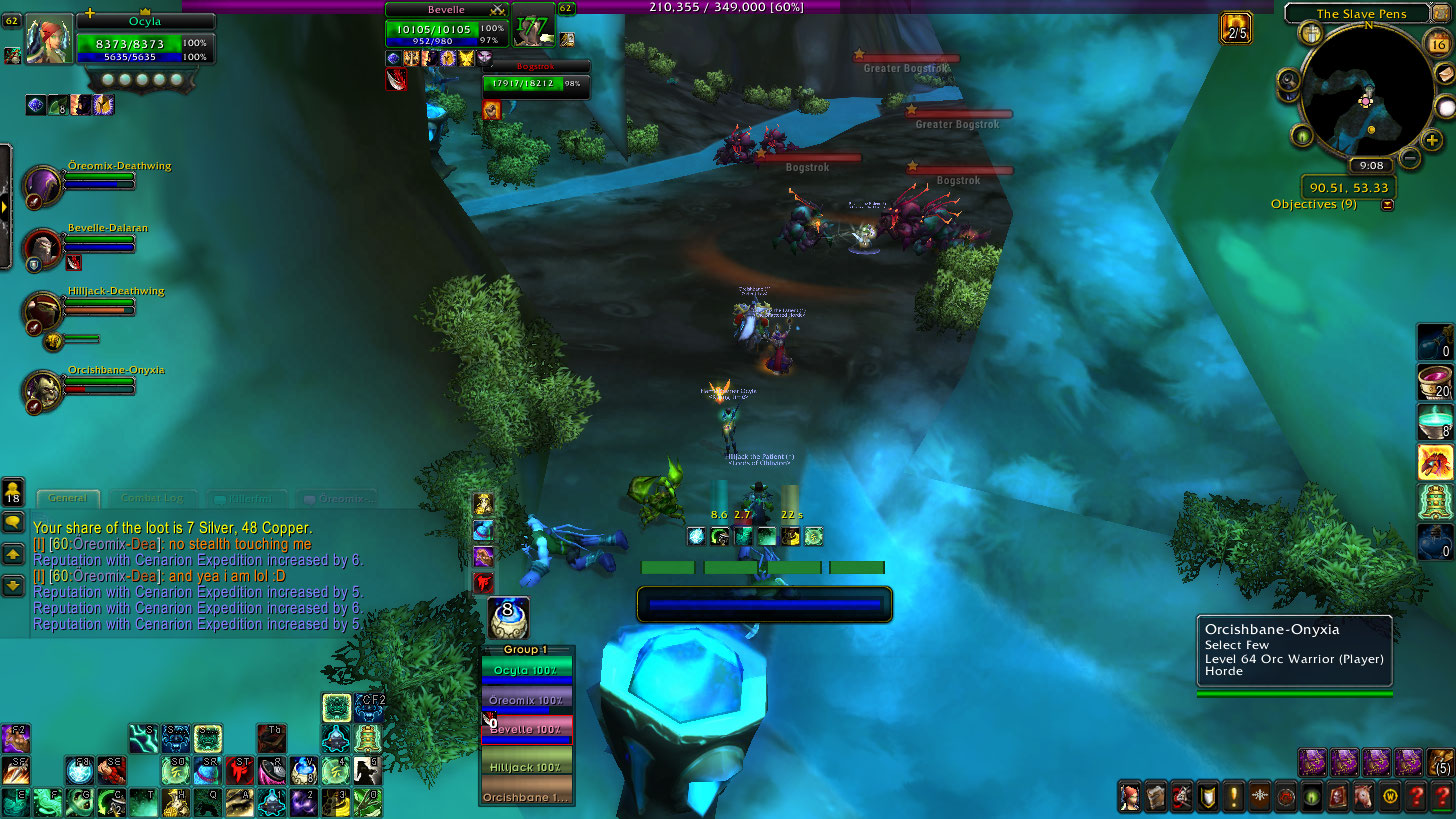Zoom out the minimap with the minus button

click(x=1409, y=157)
